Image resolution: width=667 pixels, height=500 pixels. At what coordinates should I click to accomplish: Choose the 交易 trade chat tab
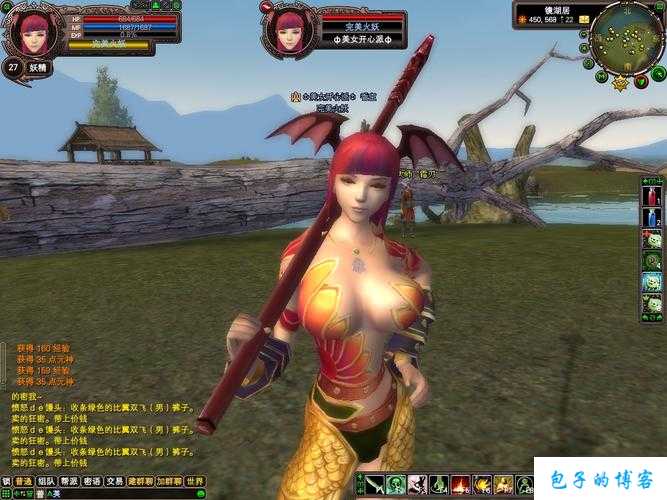coord(116,481)
